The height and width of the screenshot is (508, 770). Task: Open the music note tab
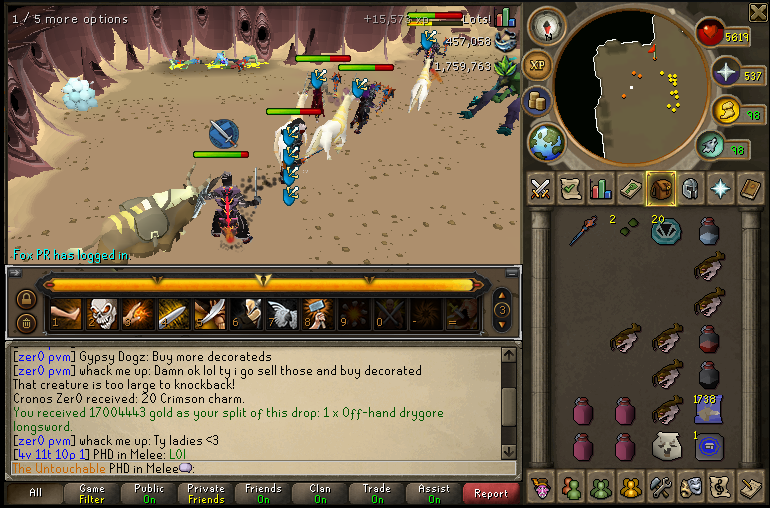[720, 488]
